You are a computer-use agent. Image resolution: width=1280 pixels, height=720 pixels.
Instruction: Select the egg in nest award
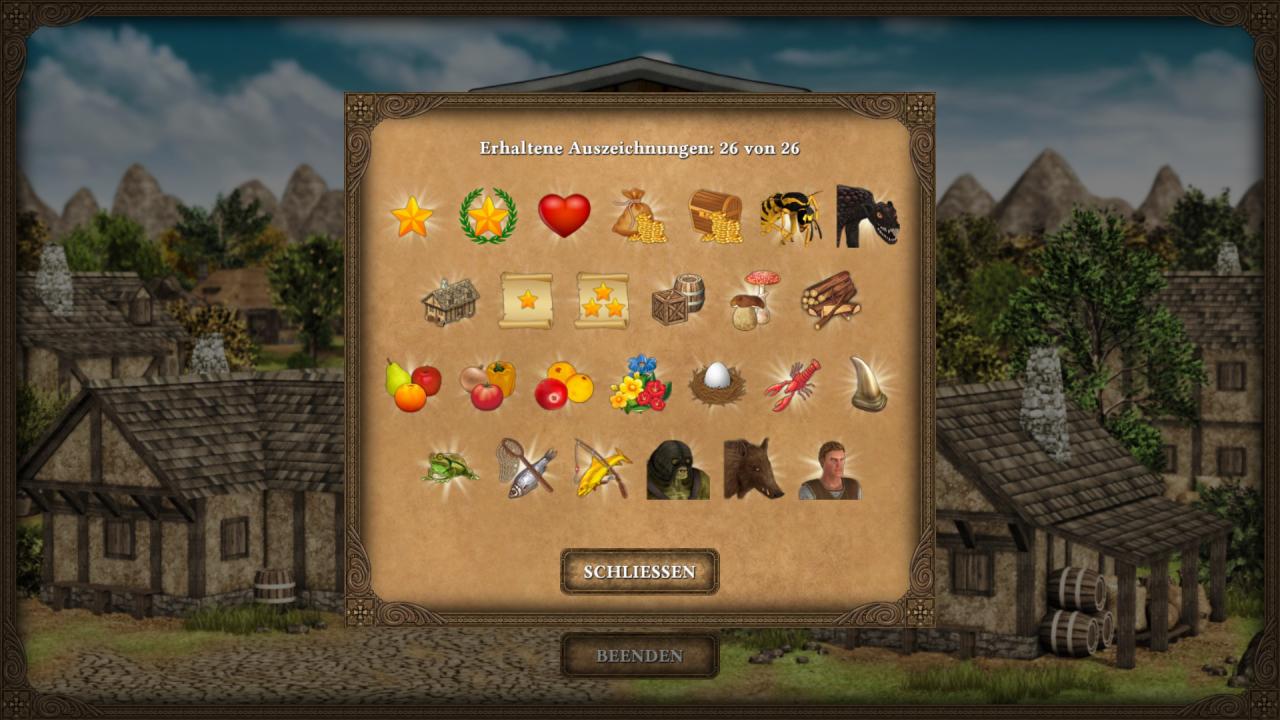(716, 384)
